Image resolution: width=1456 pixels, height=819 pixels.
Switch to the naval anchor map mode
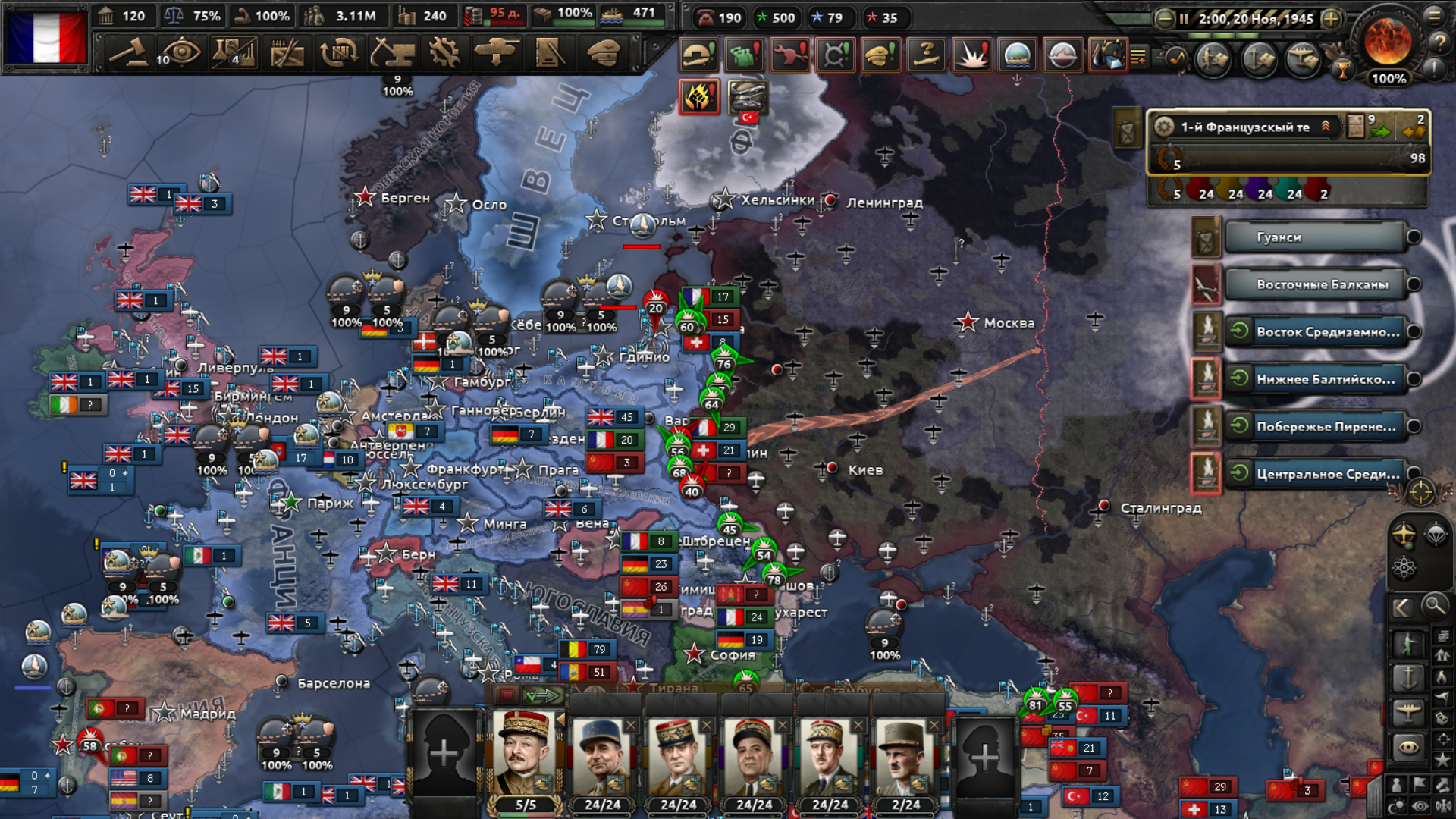coord(1408,677)
